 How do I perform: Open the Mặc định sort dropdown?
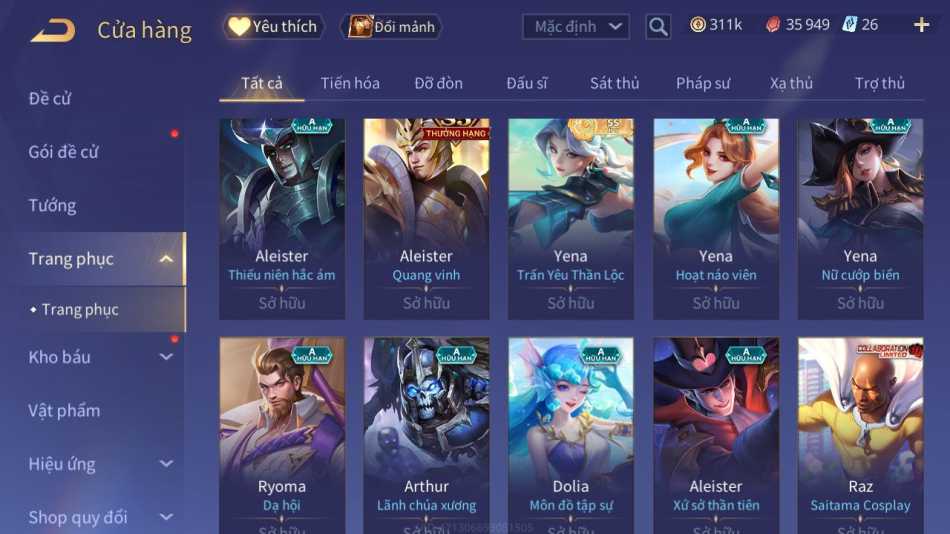click(576, 27)
